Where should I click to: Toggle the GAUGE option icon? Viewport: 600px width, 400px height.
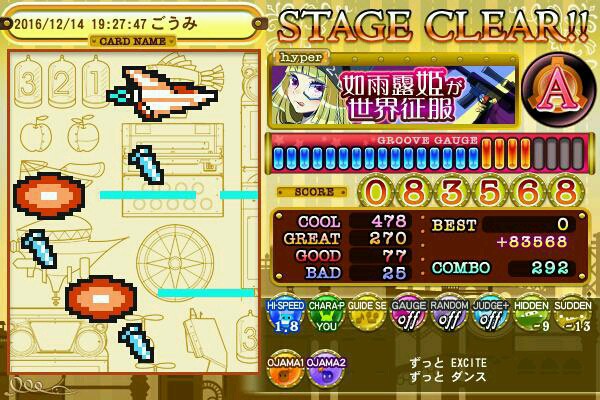click(406, 317)
